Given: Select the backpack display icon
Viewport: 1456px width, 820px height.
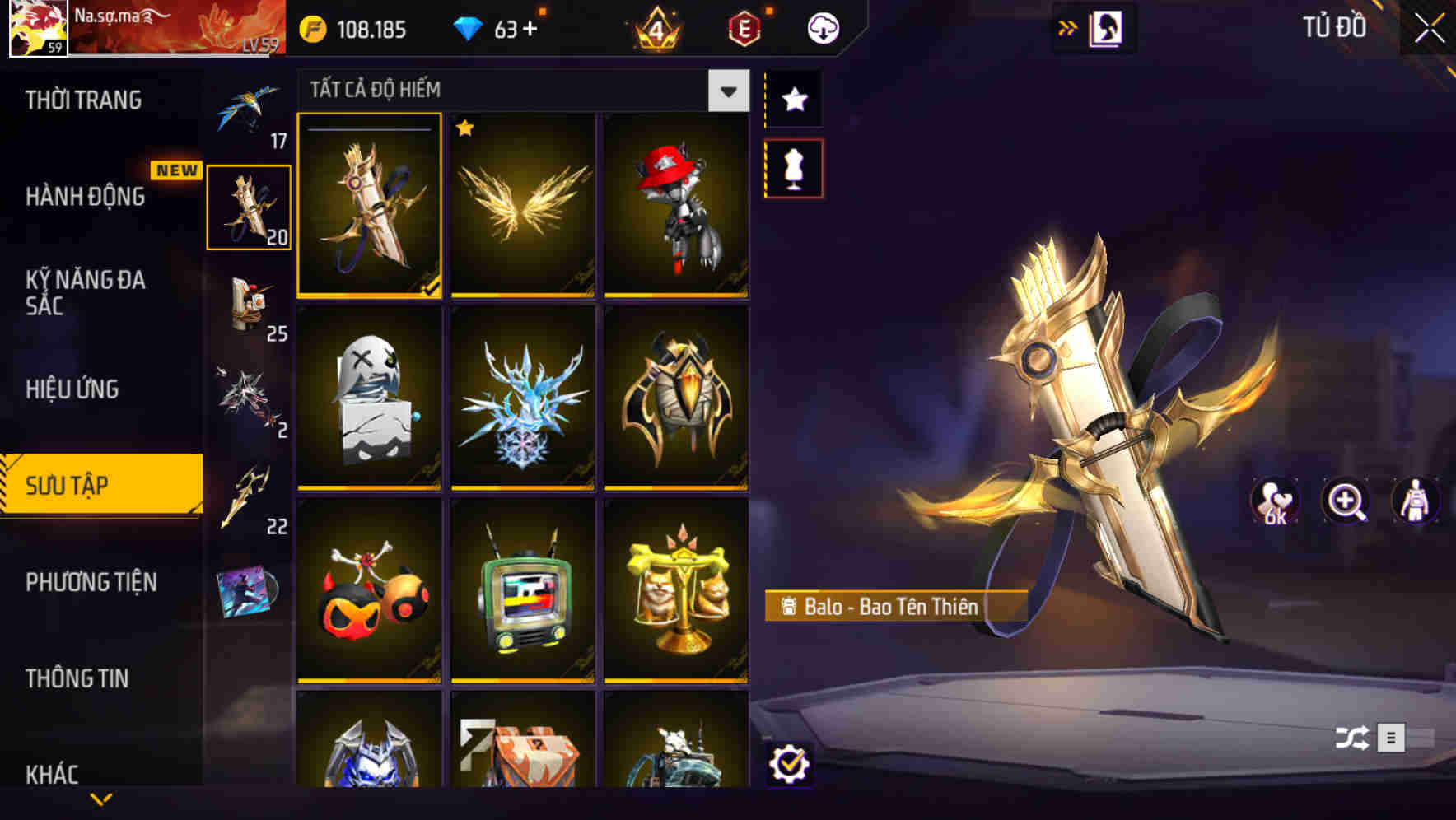Looking at the screenshot, I should (1414, 501).
